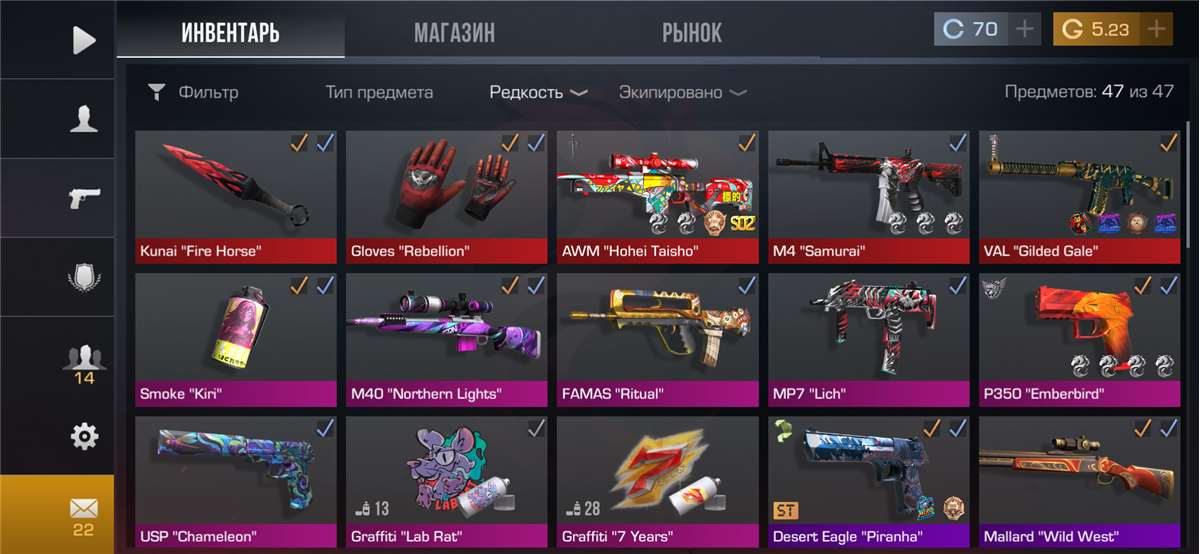Open the weapons pistol icon in sidebar
Viewport: 1200px width, 554px height.
tap(84, 198)
